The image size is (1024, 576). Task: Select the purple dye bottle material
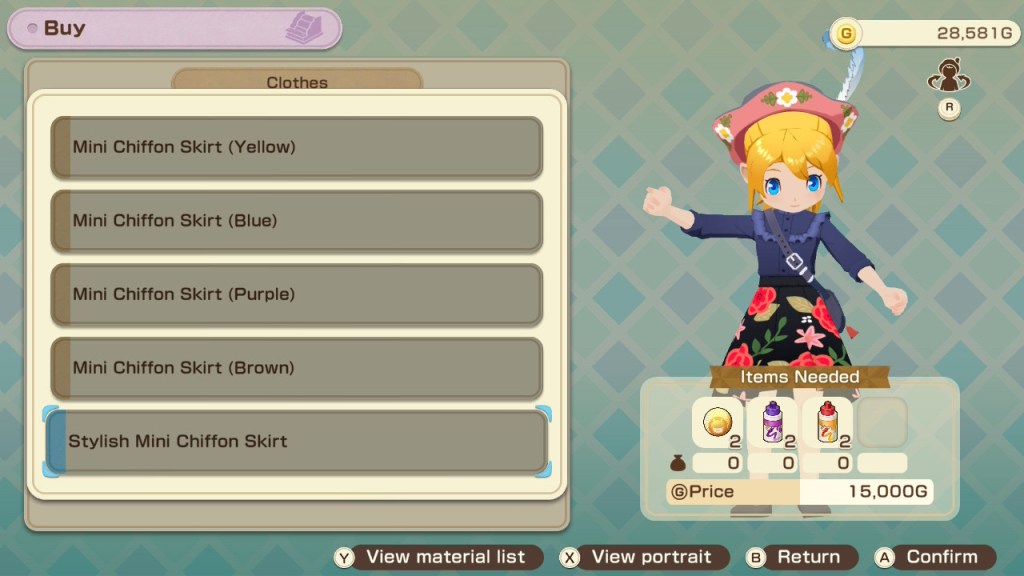pos(772,422)
